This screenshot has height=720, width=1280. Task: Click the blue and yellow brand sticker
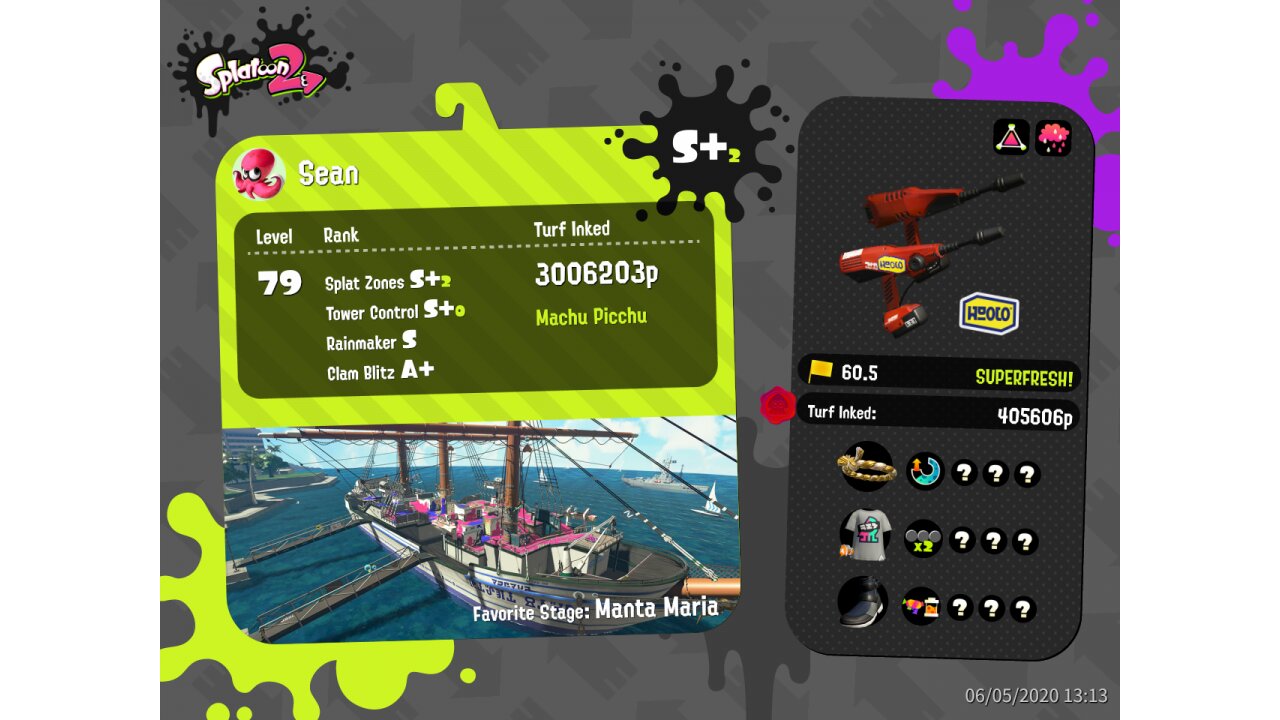pyautogui.click(x=989, y=313)
